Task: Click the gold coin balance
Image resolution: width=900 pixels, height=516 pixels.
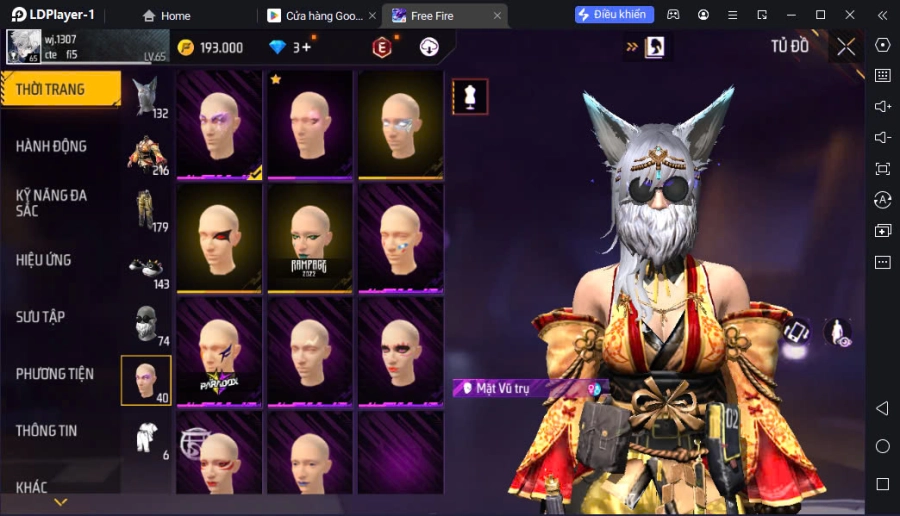Action: point(210,47)
